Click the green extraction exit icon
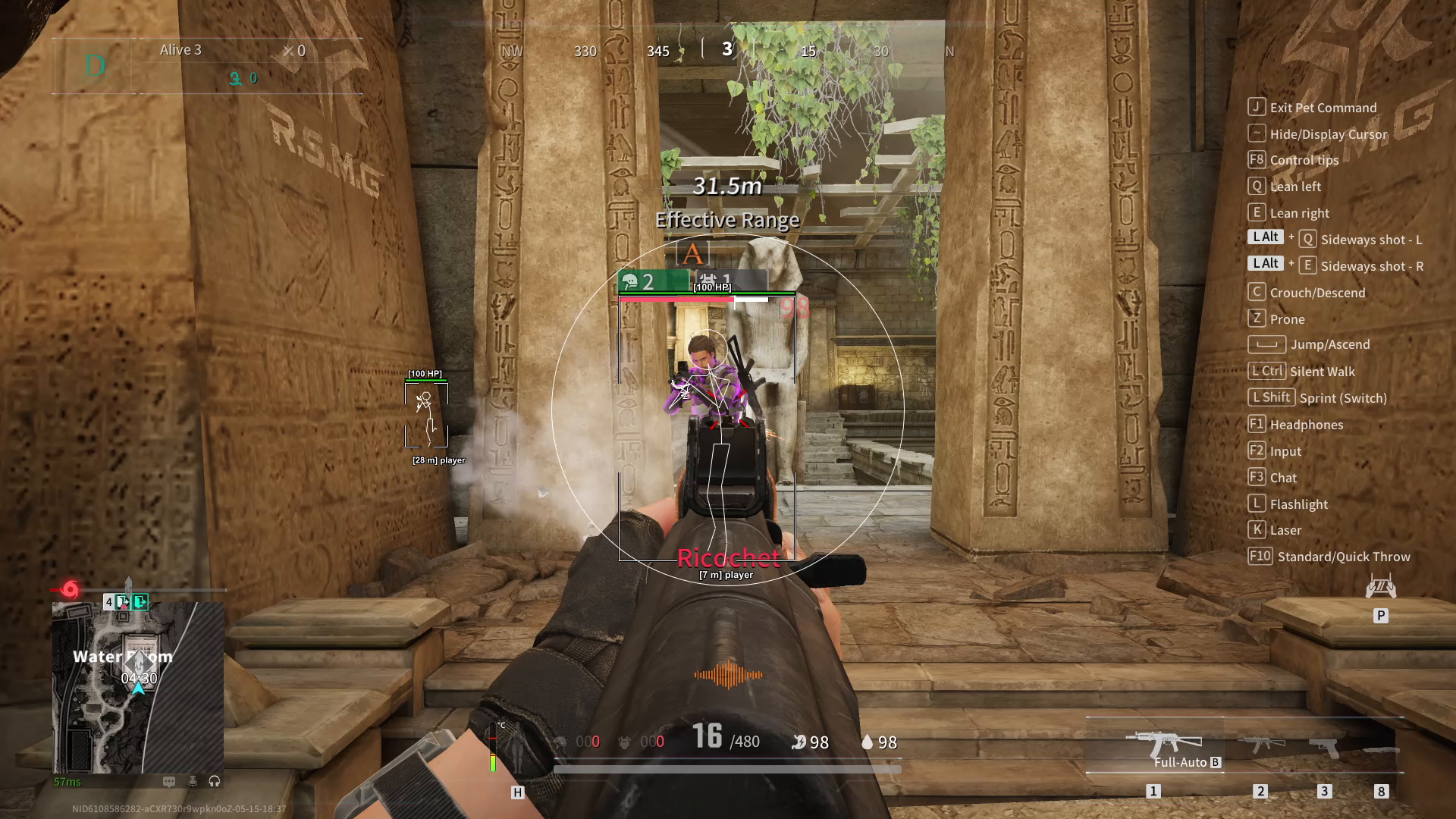The height and width of the screenshot is (819, 1456). pyautogui.click(x=140, y=602)
